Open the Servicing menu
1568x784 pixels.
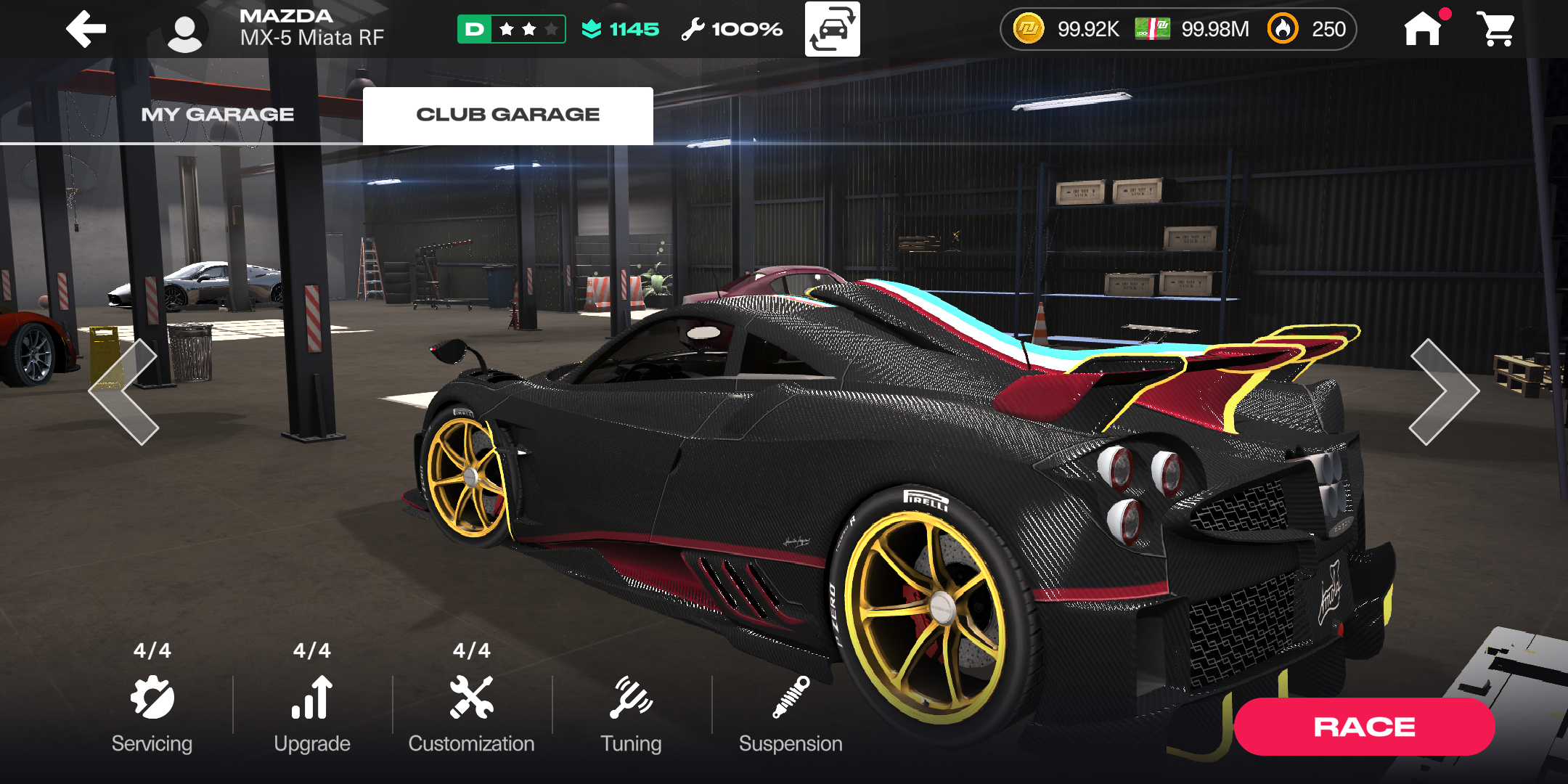point(152,711)
